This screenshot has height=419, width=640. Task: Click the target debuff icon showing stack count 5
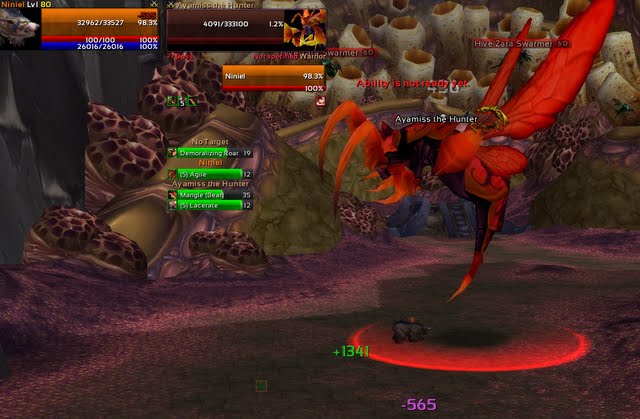coord(184,101)
